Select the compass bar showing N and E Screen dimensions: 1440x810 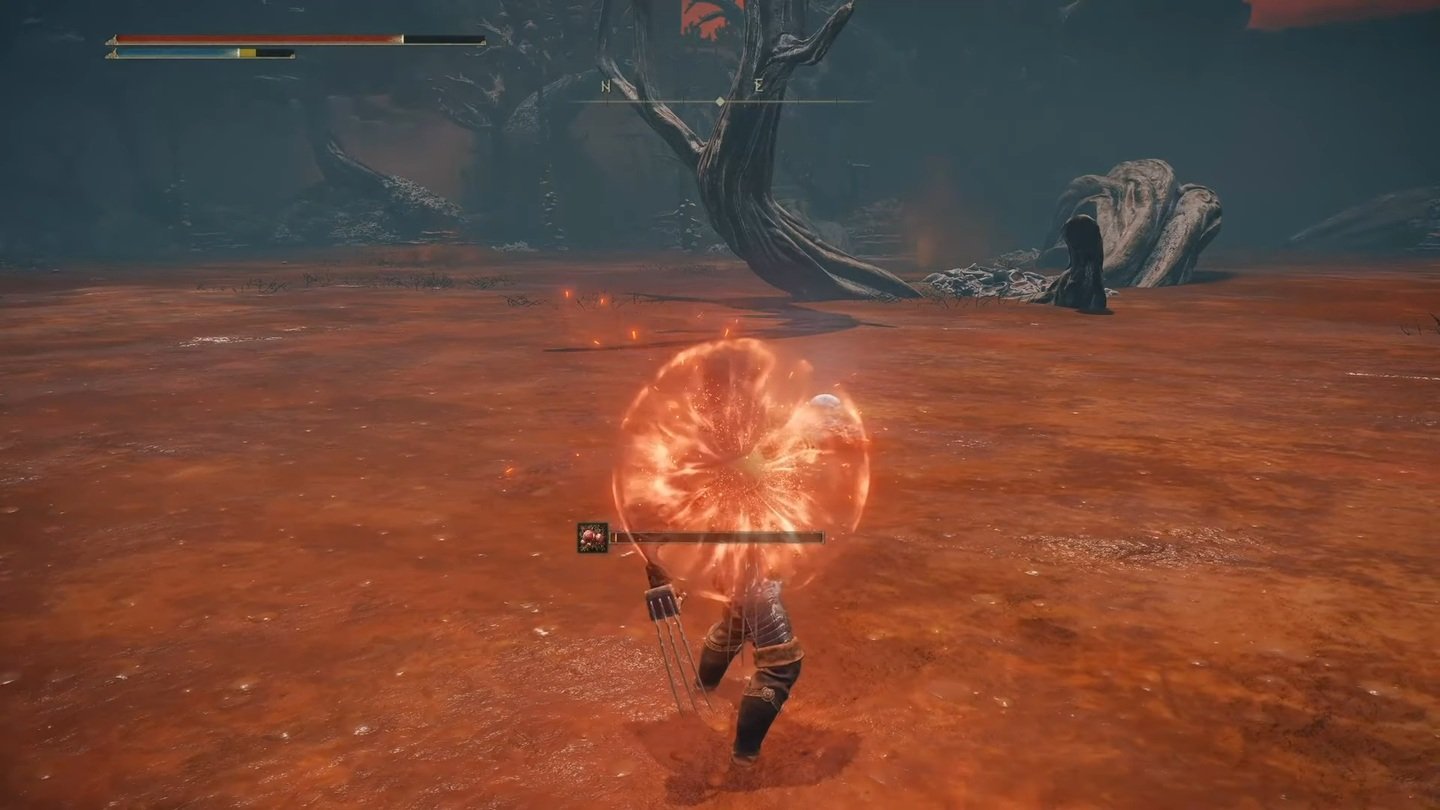(x=720, y=100)
